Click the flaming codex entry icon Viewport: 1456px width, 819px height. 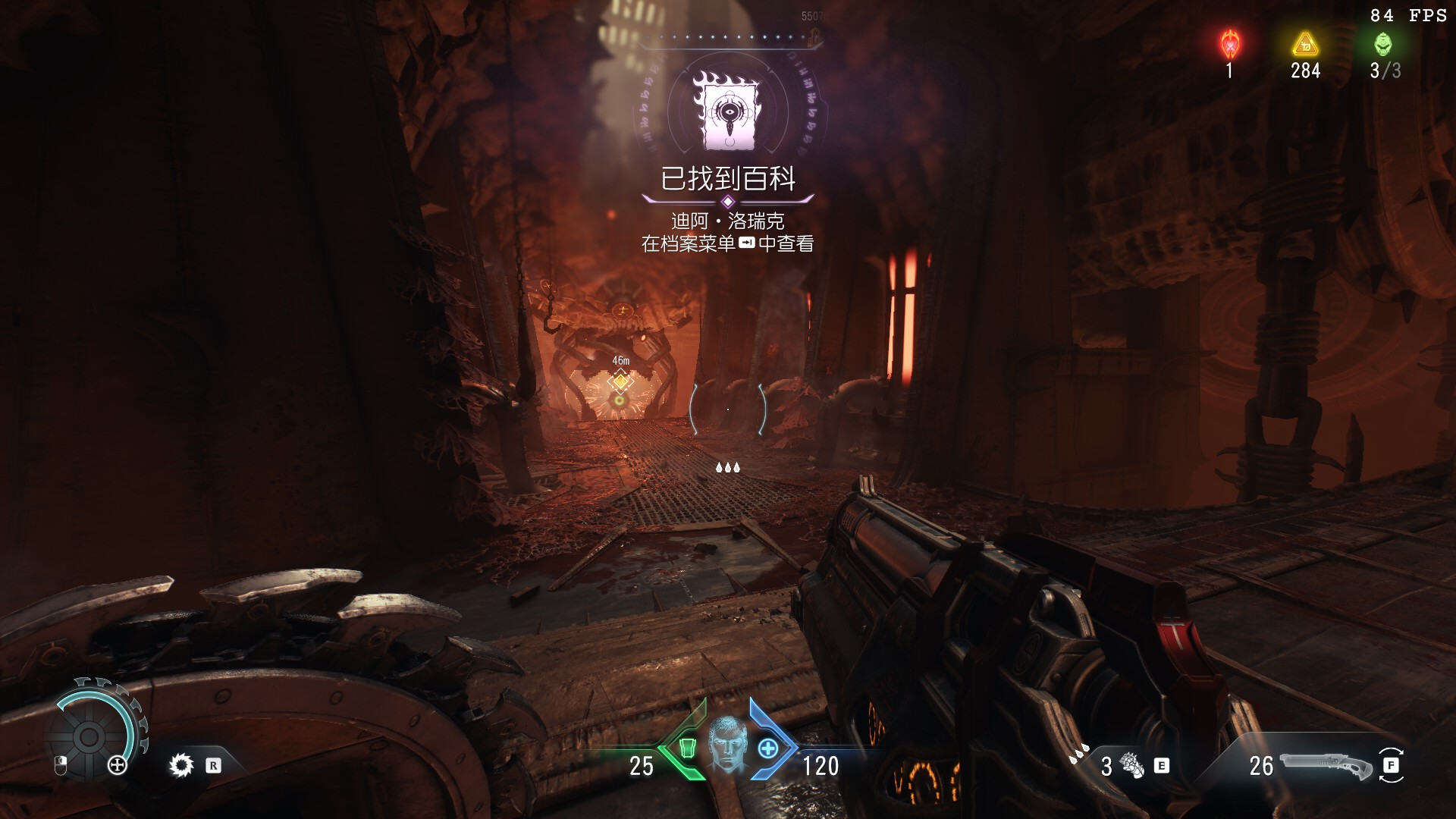pyautogui.click(x=727, y=111)
